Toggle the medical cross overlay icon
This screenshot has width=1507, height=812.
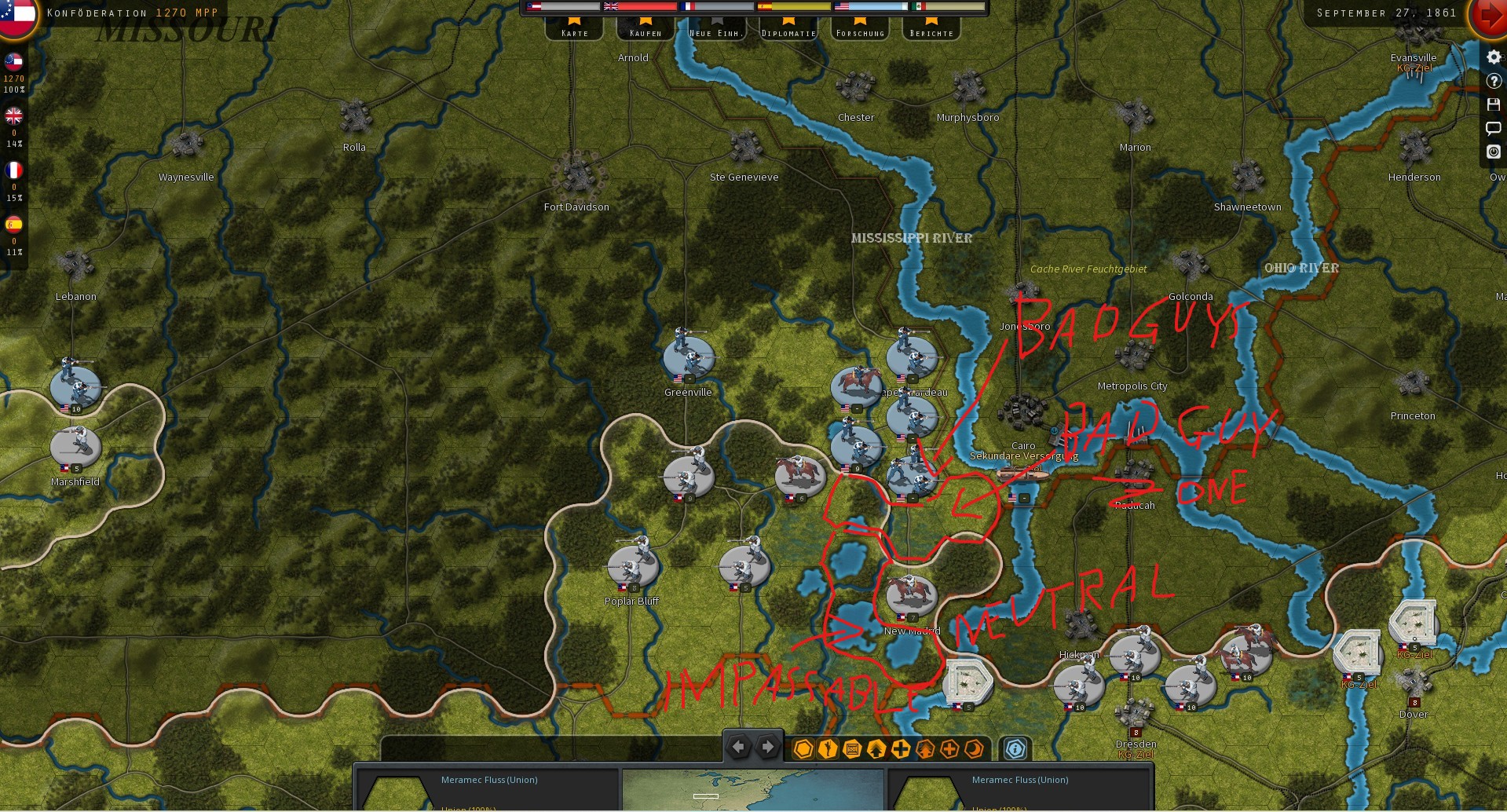tap(949, 749)
